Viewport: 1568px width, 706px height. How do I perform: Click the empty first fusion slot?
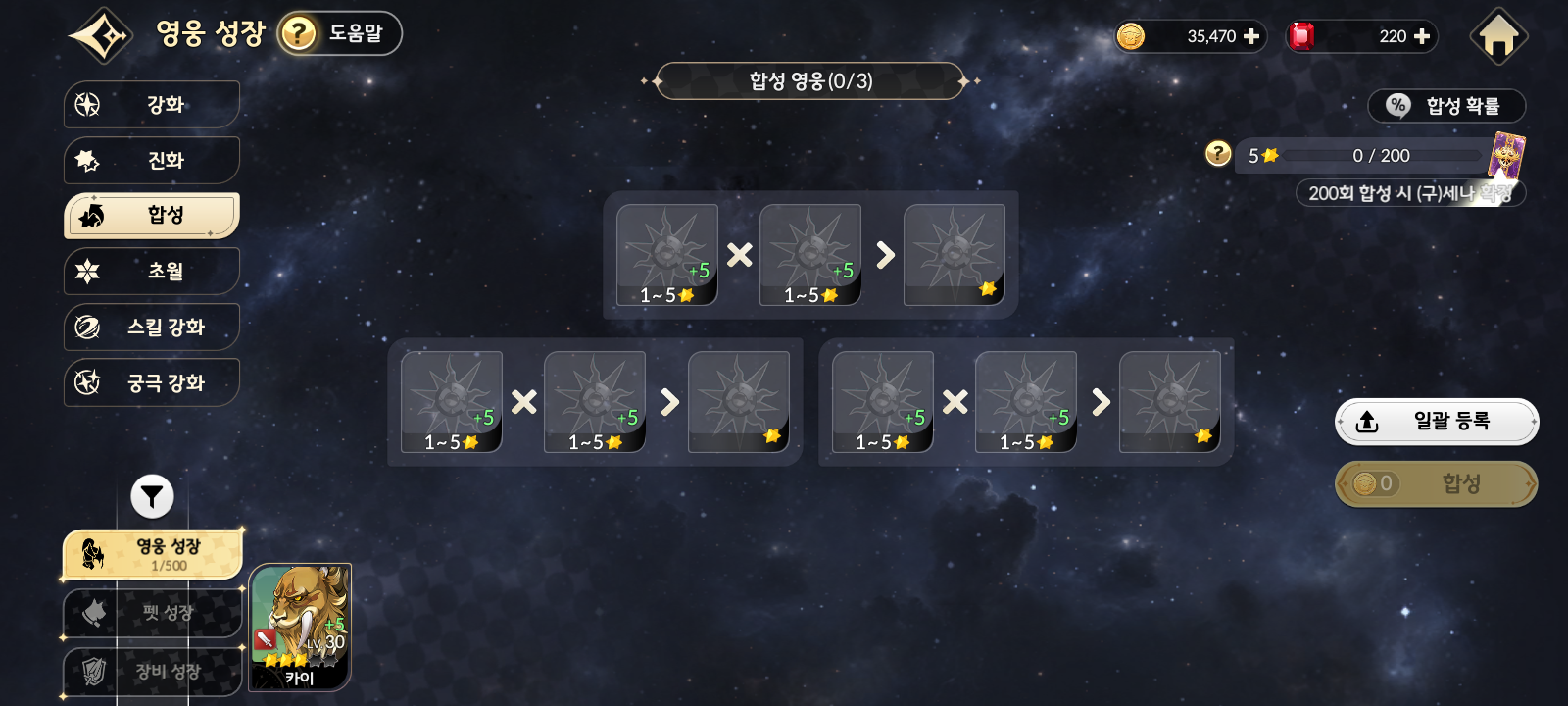click(666, 253)
